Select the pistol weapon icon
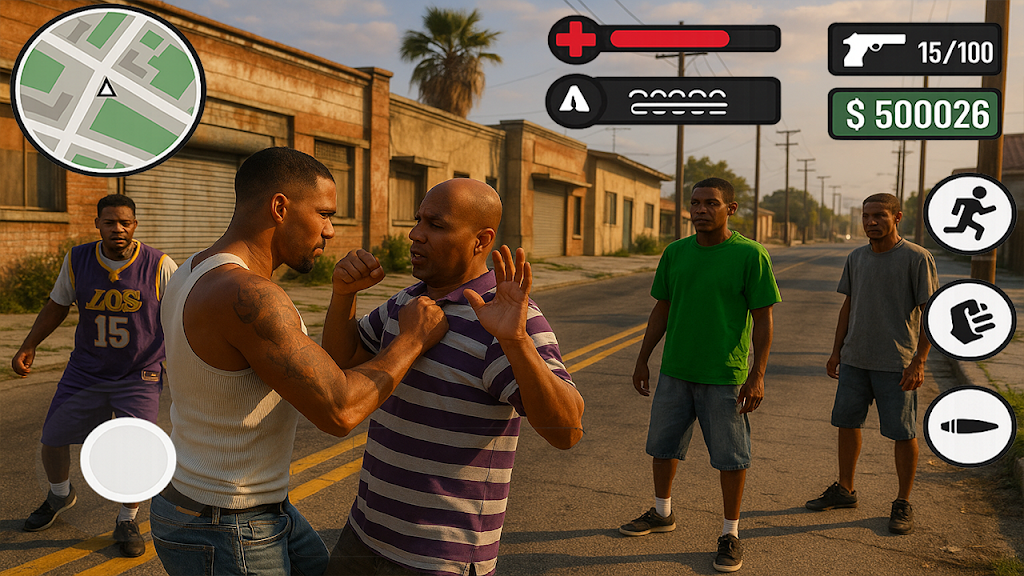This screenshot has height=576, width=1024. [x=872, y=50]
